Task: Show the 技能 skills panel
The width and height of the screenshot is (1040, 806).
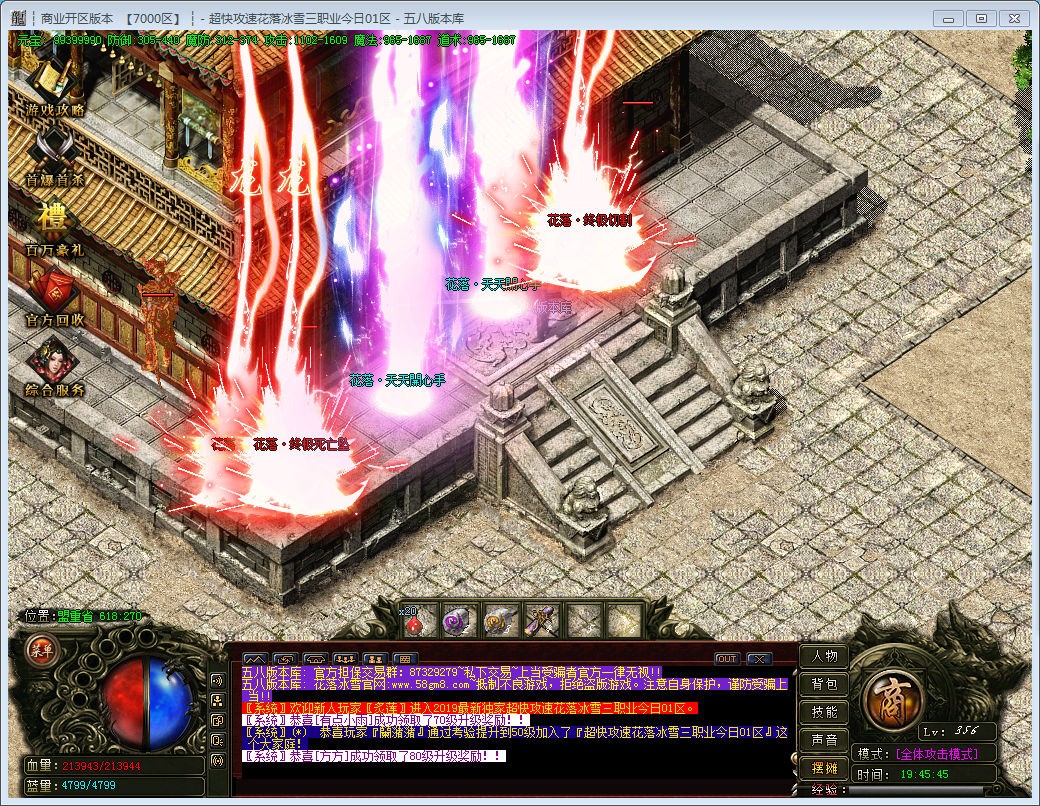Action: tap(824, 713)
